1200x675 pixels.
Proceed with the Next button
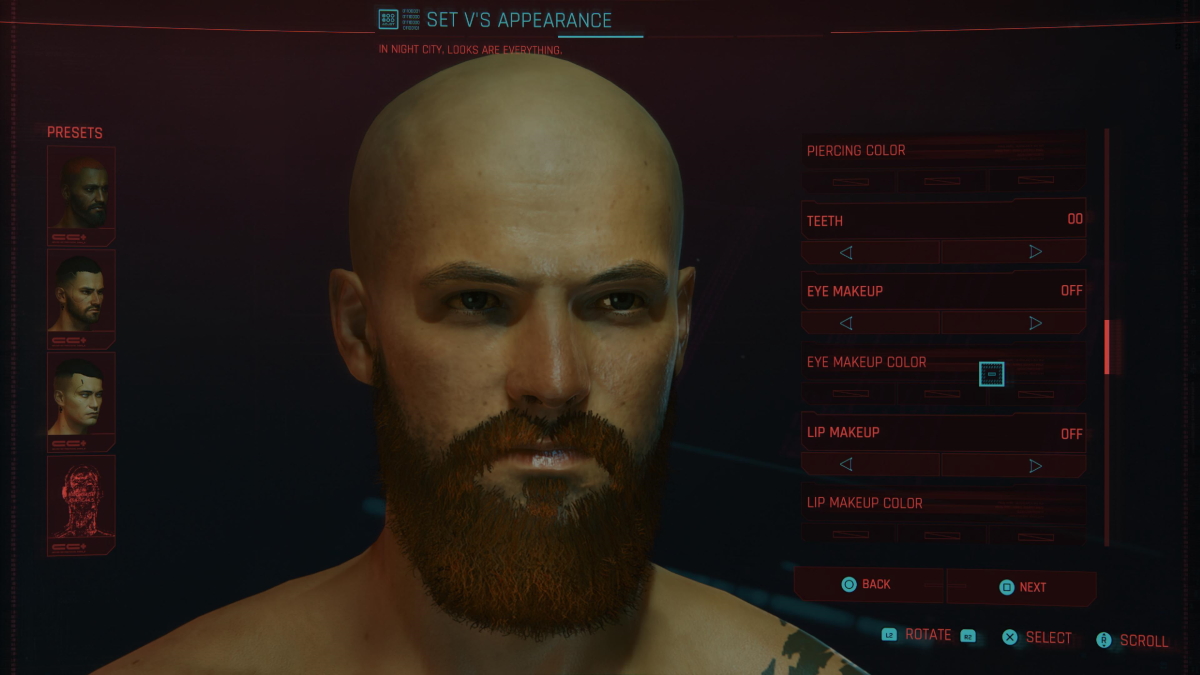click(x=1022, y=587)
